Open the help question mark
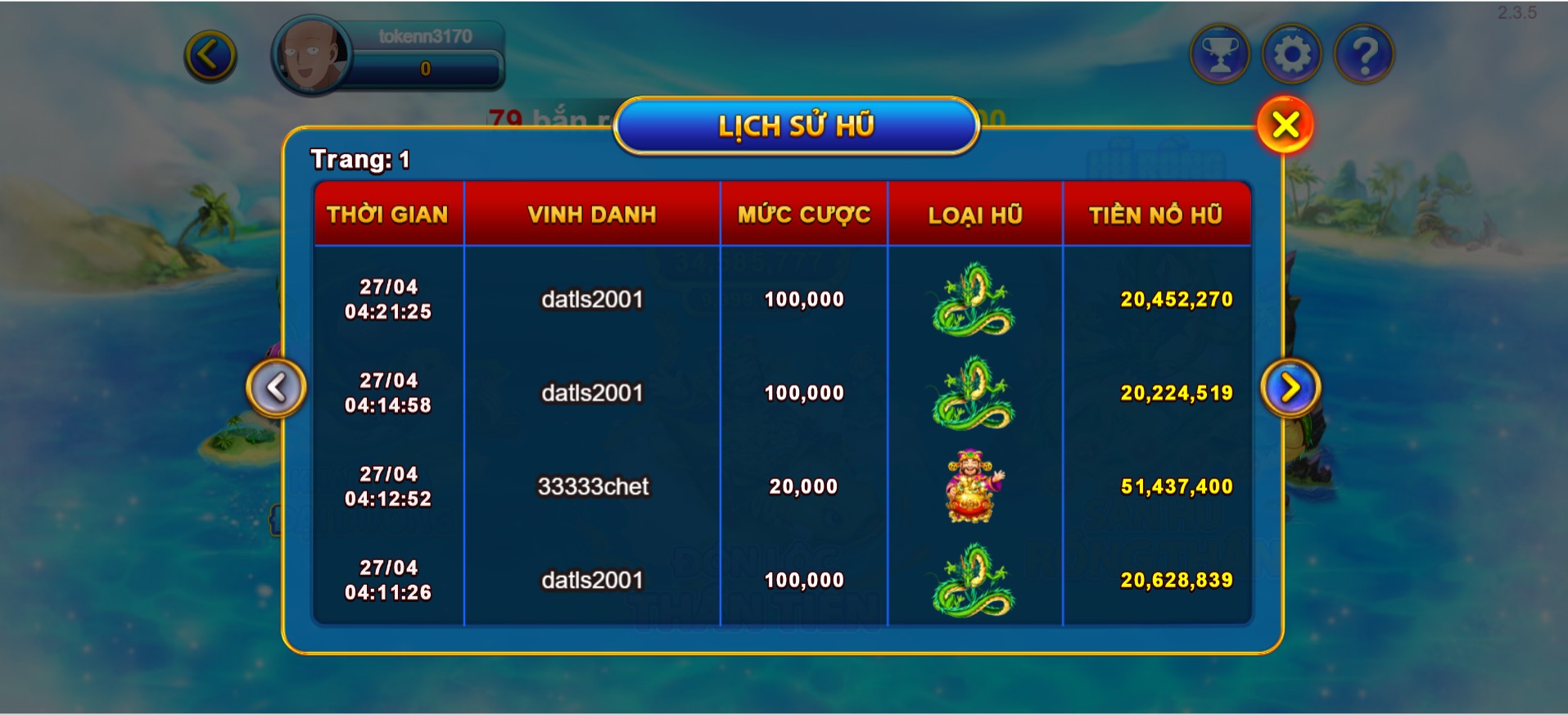 click(1363, 52)
